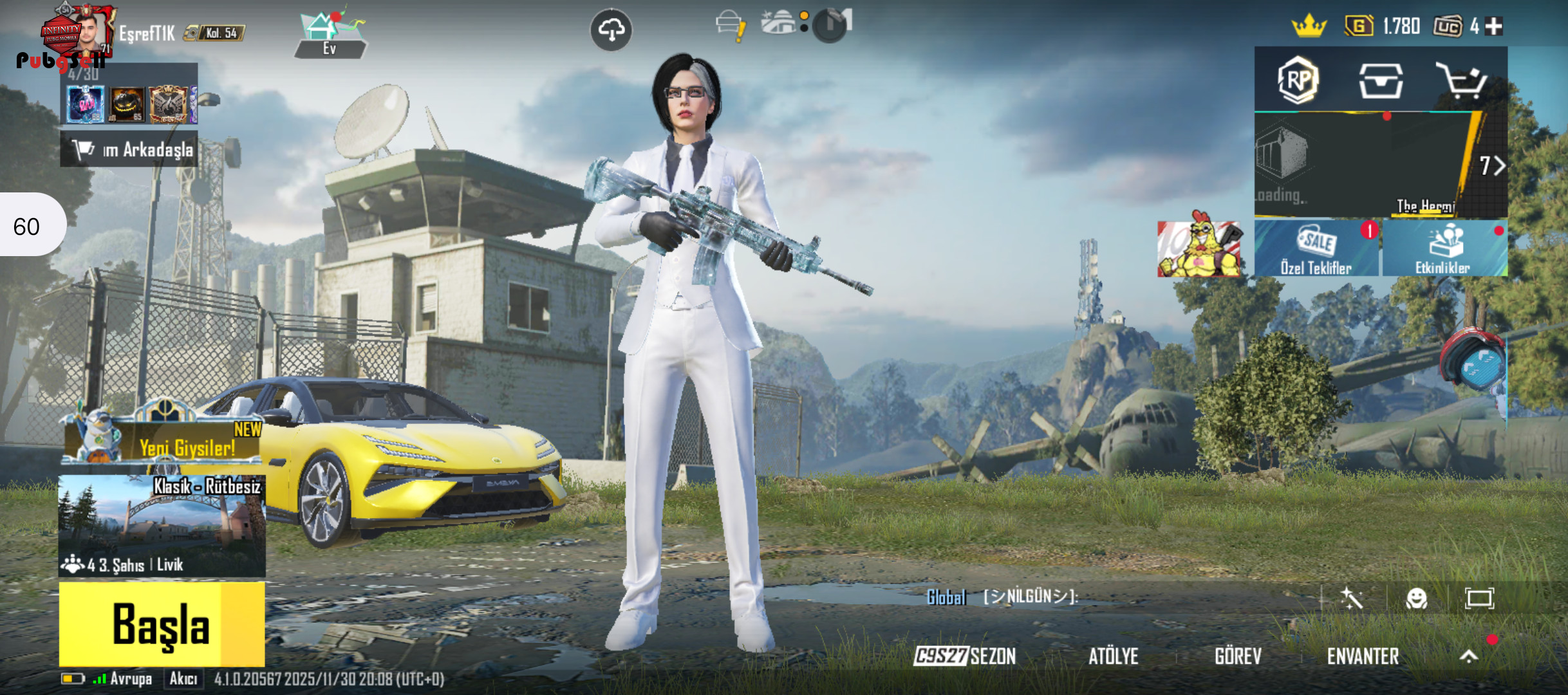
Task: Open the Ev home icon
Action: click(330, 35)
